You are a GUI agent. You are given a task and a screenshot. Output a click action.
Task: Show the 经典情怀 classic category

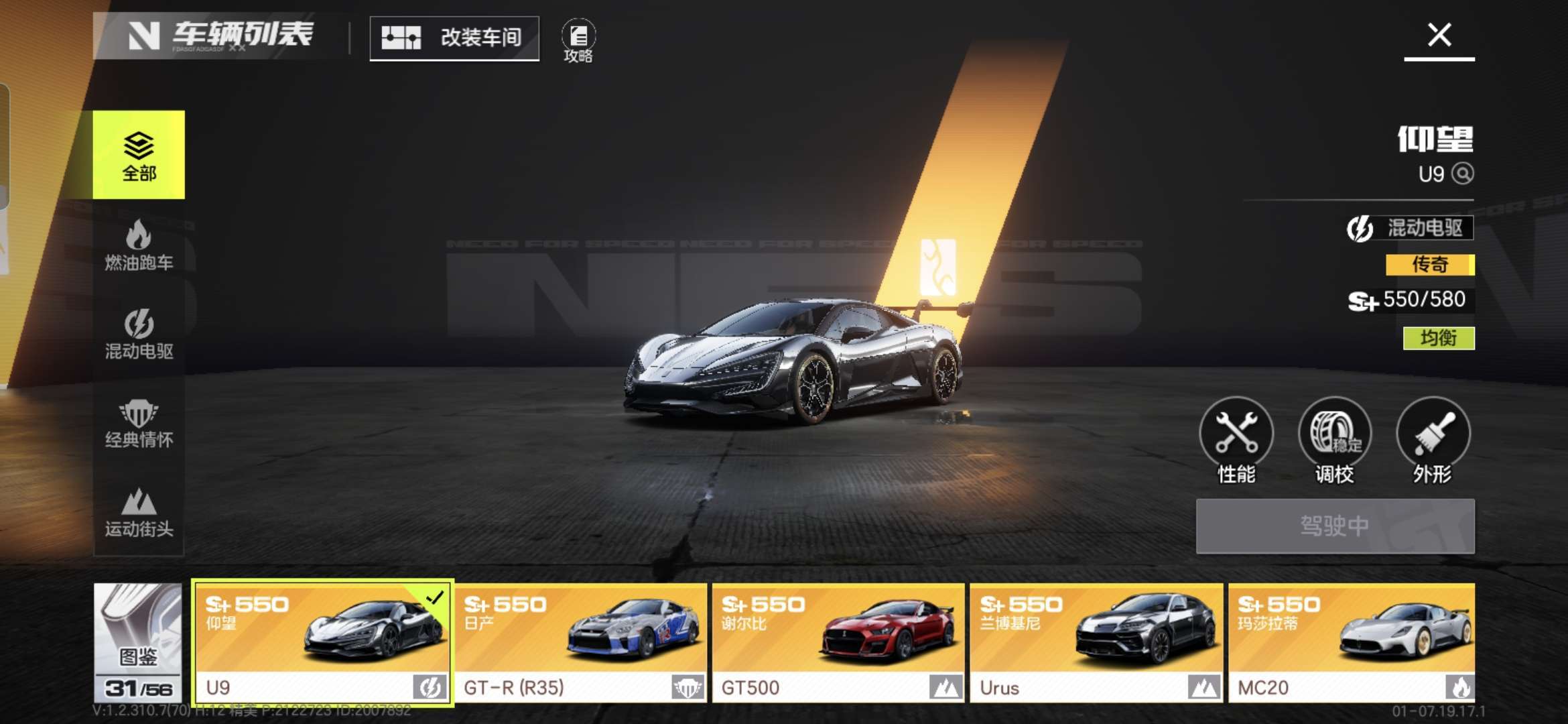pyautogui.click(x=139, y=423)
